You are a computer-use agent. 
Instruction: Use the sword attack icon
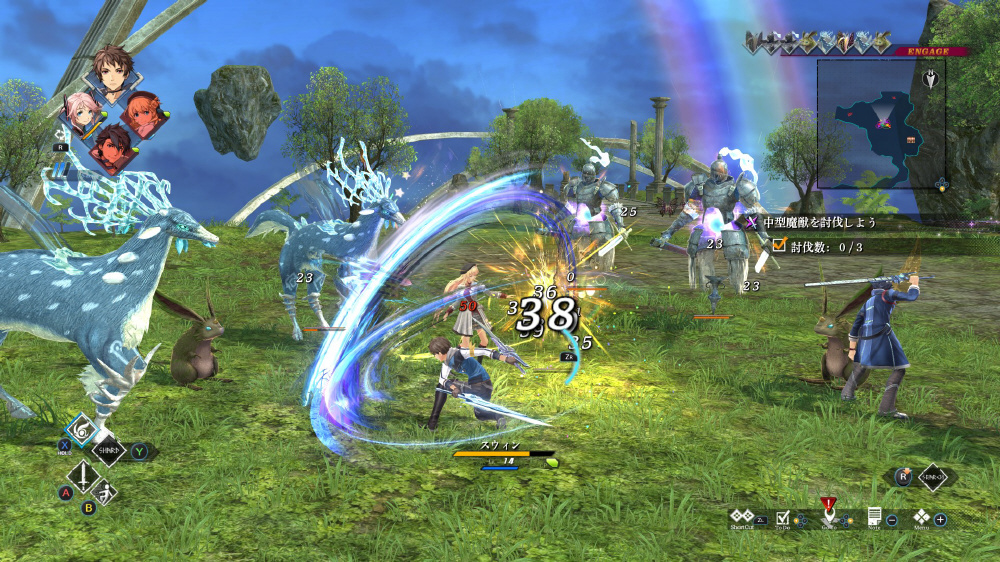tap(79, 475)
